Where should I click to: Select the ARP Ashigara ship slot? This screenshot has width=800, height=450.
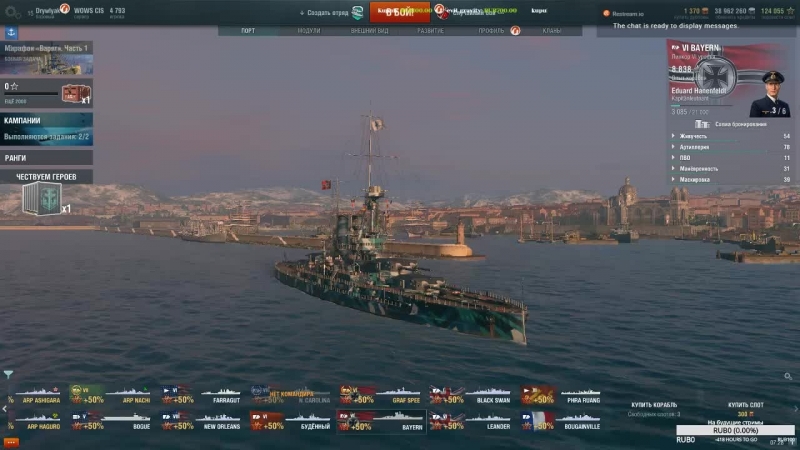click(35, 394)
